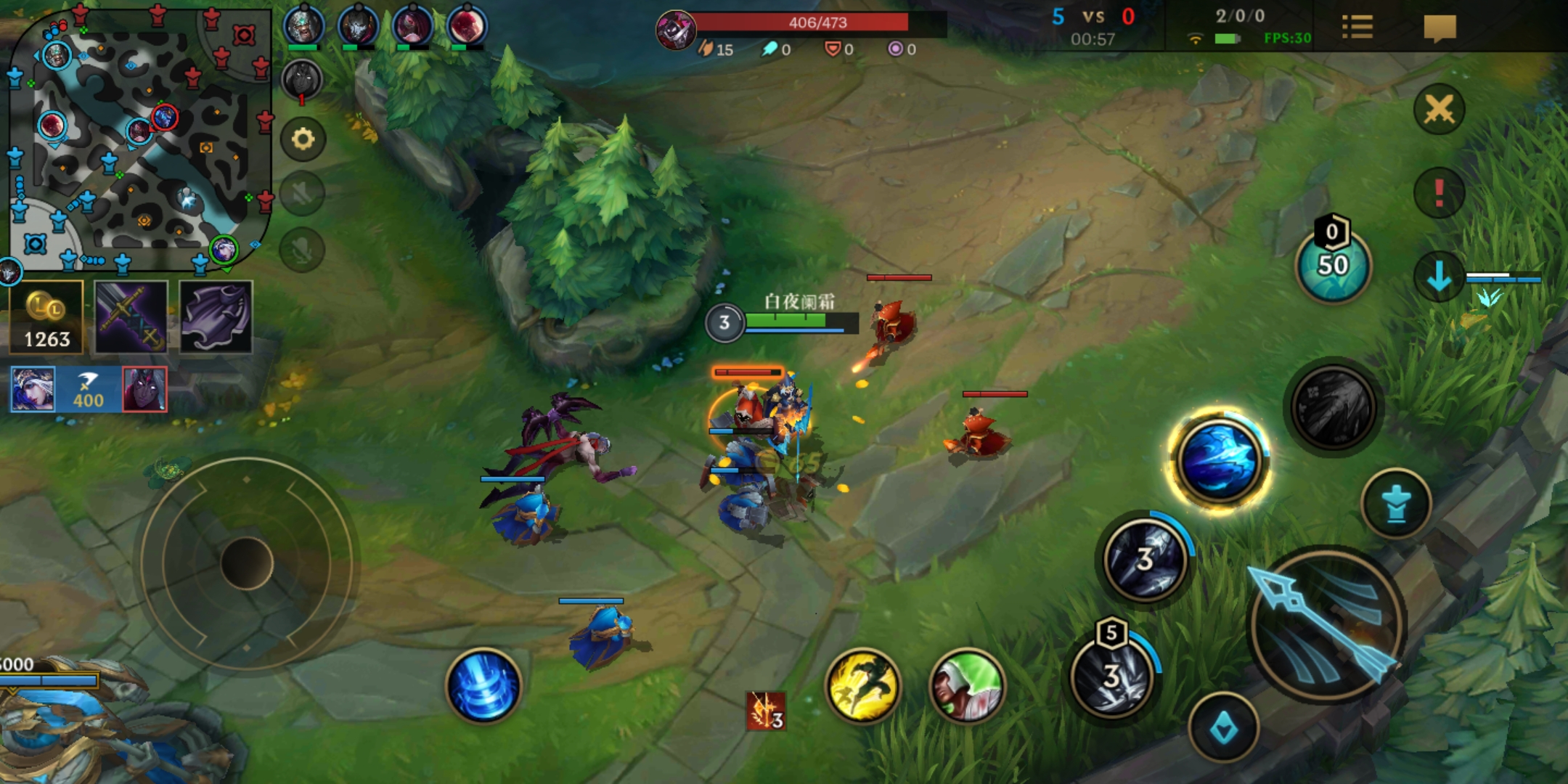1568x784 pixels.
Task: Send the red exclamation danger ping
Action: 1439,192
